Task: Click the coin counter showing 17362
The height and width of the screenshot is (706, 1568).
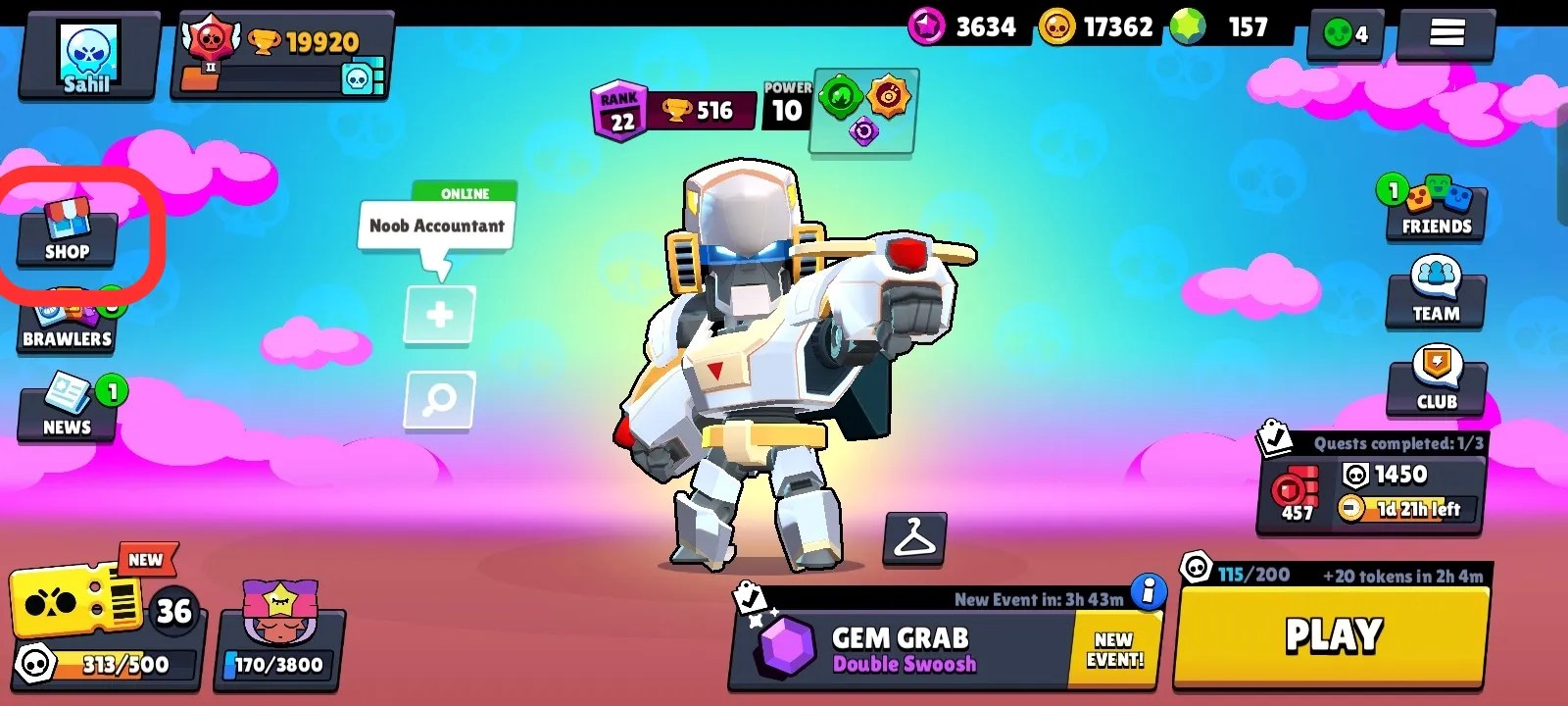Action: pyautogui.click(x=1098, y=27)
